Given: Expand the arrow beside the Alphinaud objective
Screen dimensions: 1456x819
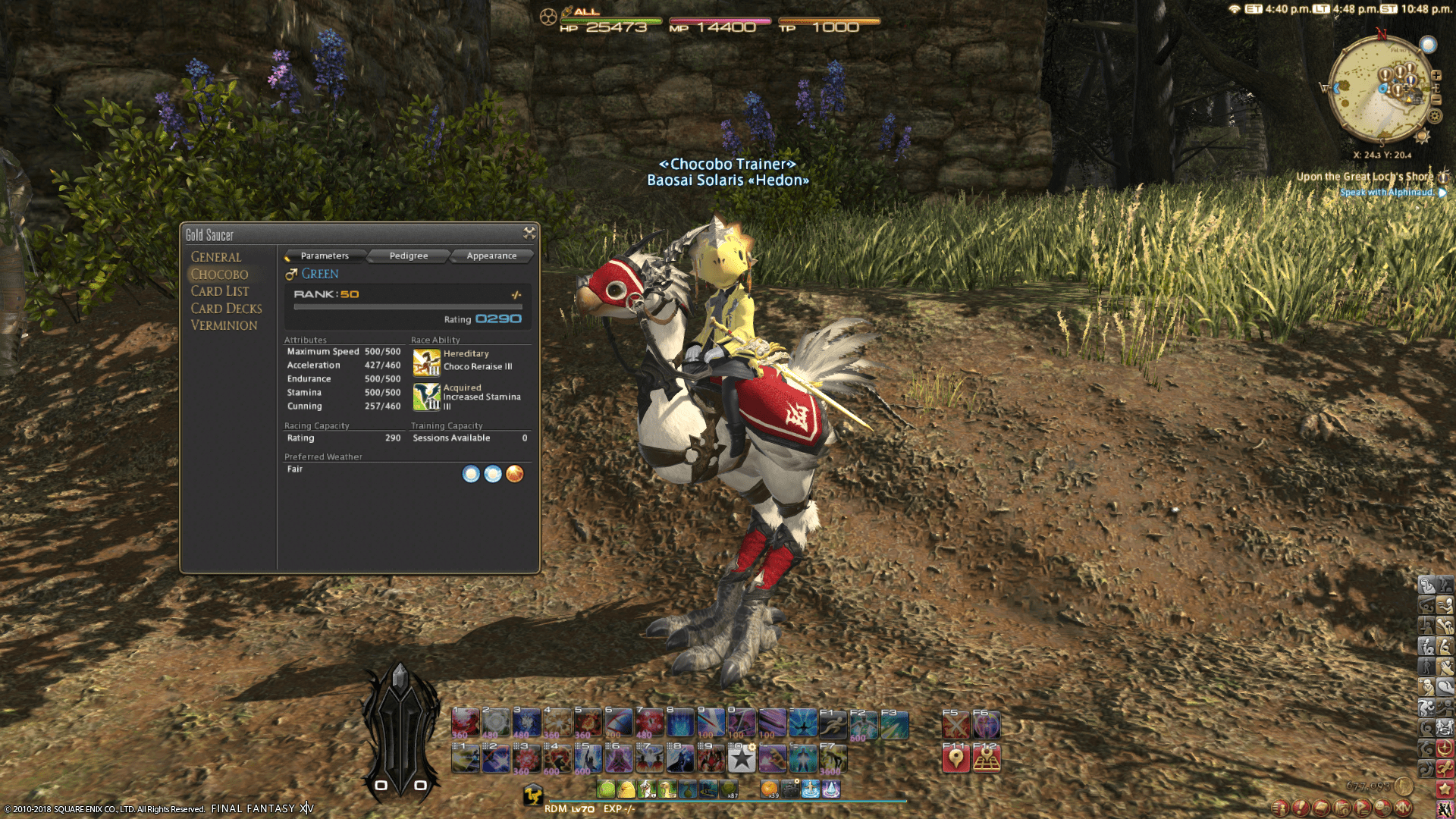Looking at the screenshot, I should coord(1443,193).
